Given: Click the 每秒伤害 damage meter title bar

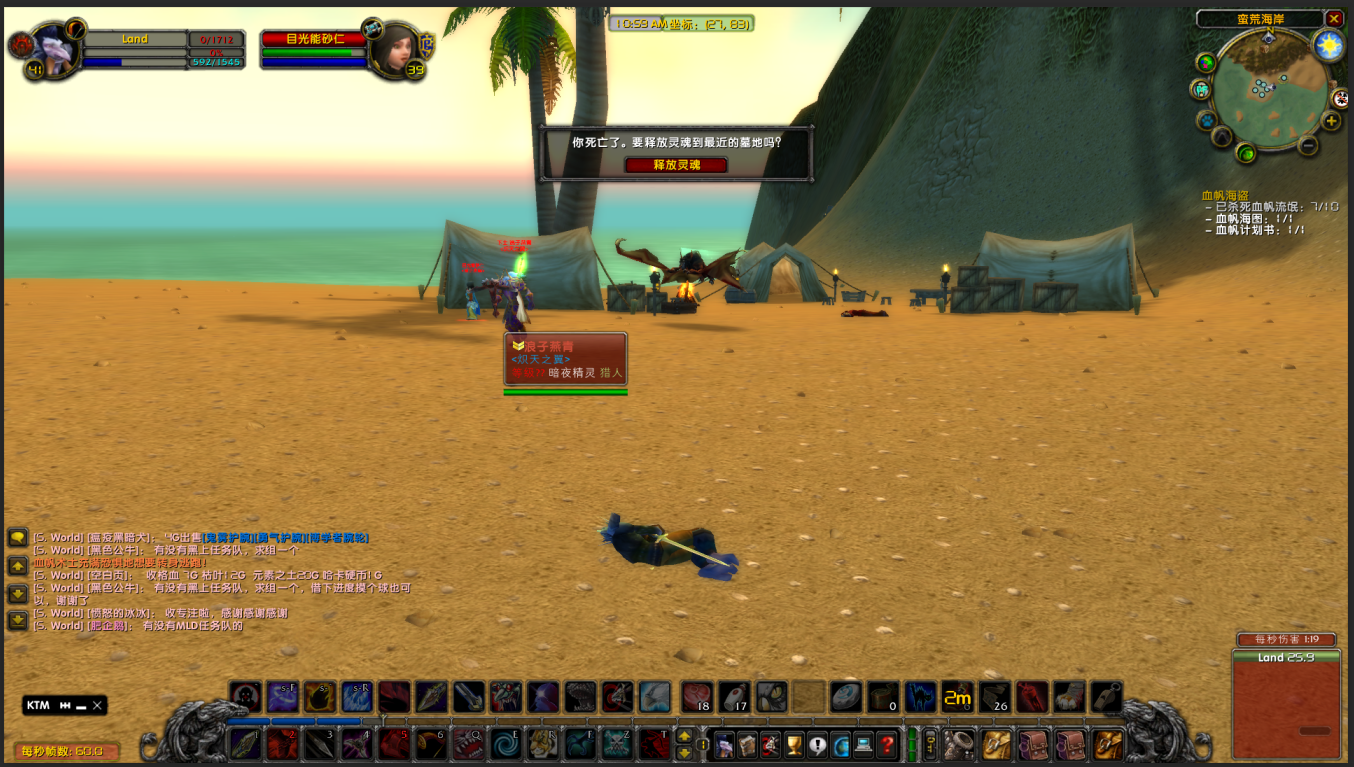Looking at the screenshot, I should 1285,640.
